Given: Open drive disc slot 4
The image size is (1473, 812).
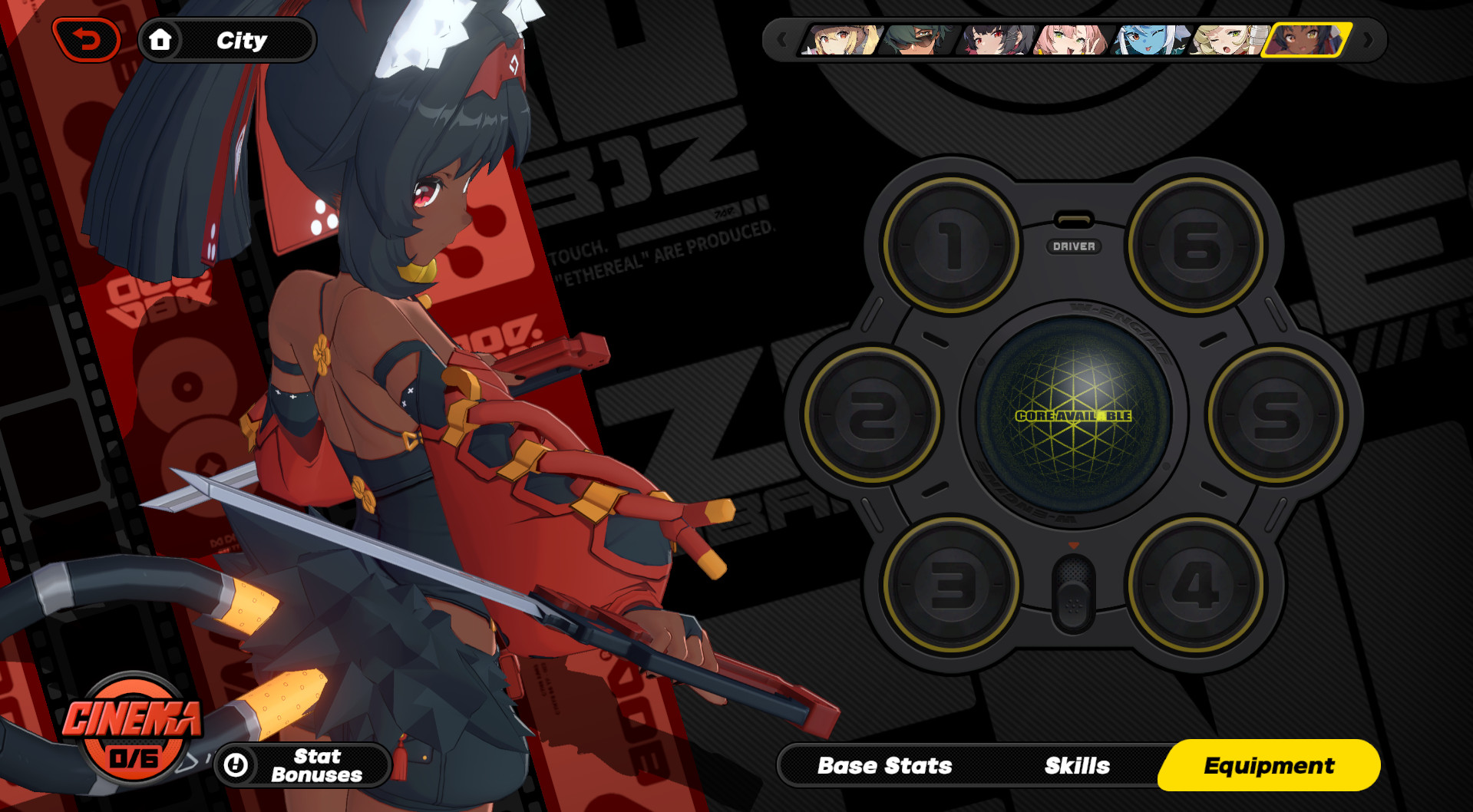Looking at the screenshot, I should pos(1195,583).
